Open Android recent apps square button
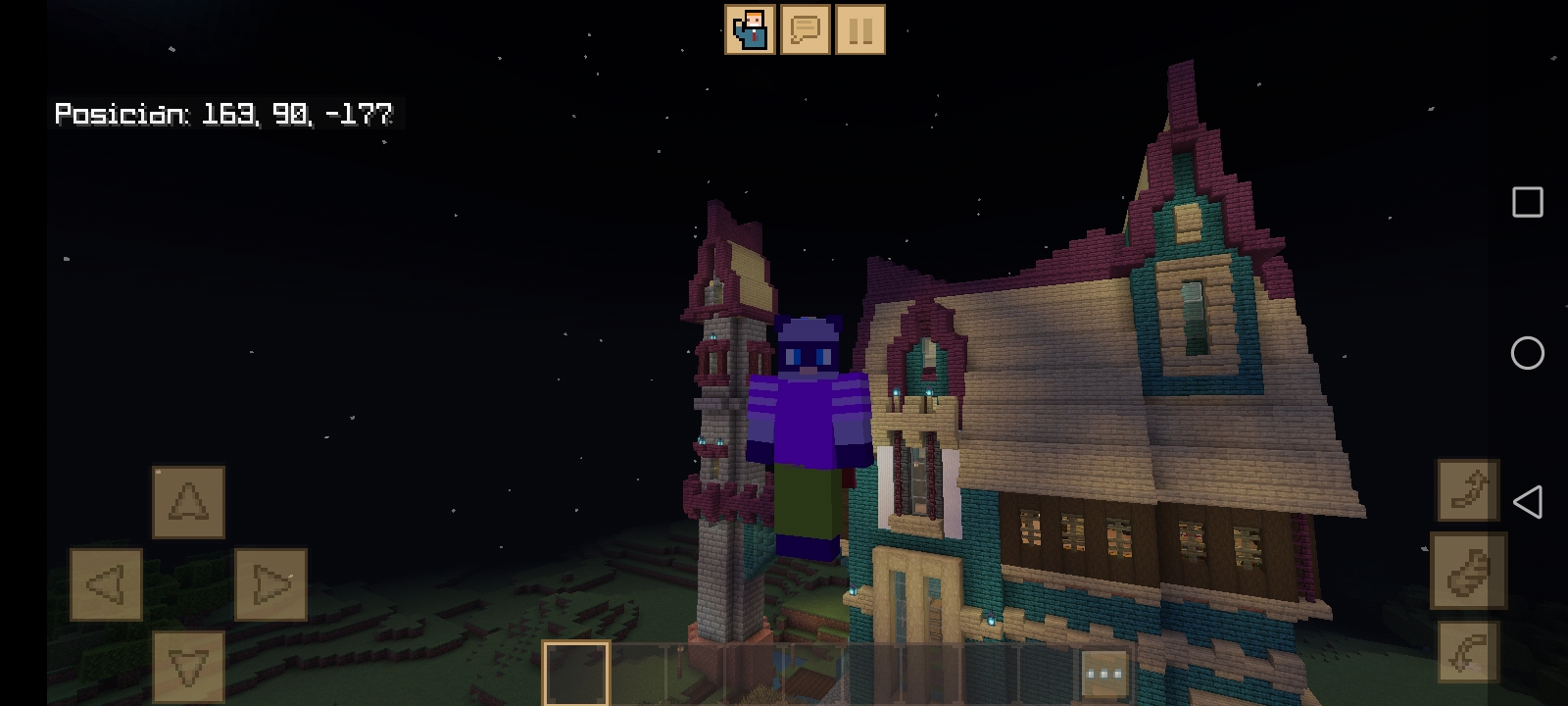1568x706 pixels. tap(1529, 202)
